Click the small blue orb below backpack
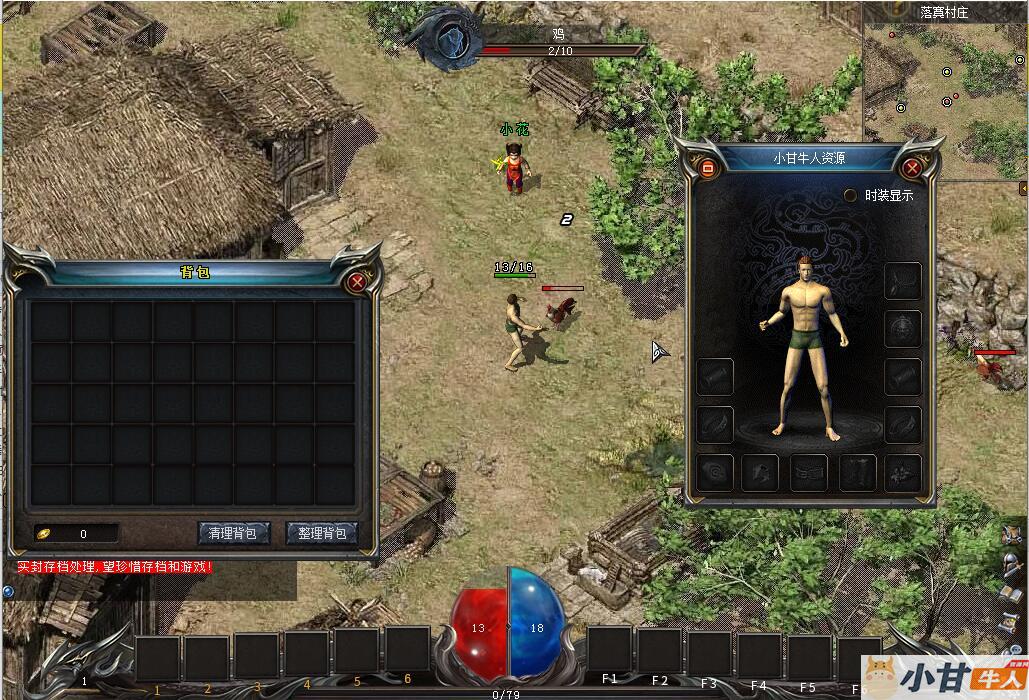Screen dimensions: 1029x700 pyautogui.click(x=9, y=591)
